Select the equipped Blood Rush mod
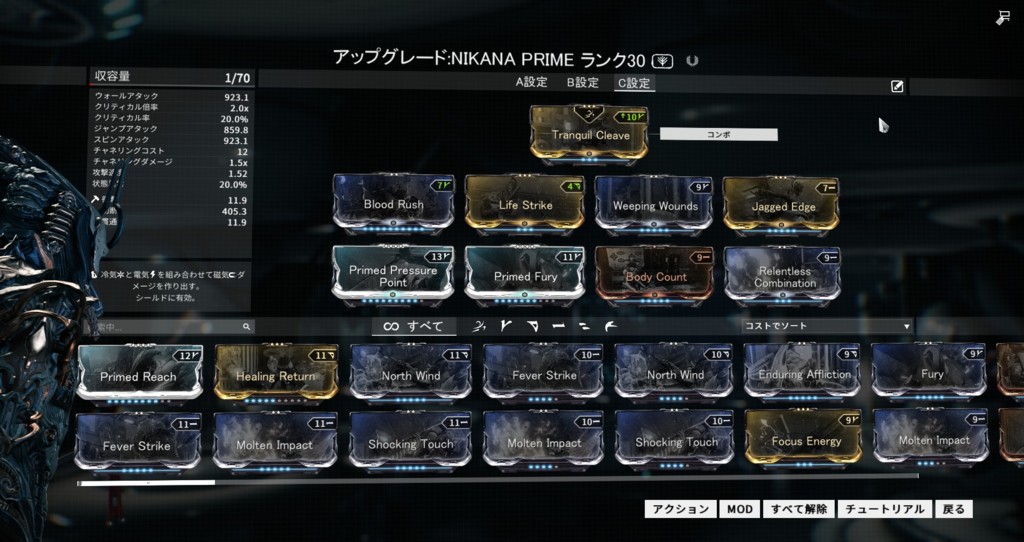Viewport: 1024px width, 542px height. point(393,203)
